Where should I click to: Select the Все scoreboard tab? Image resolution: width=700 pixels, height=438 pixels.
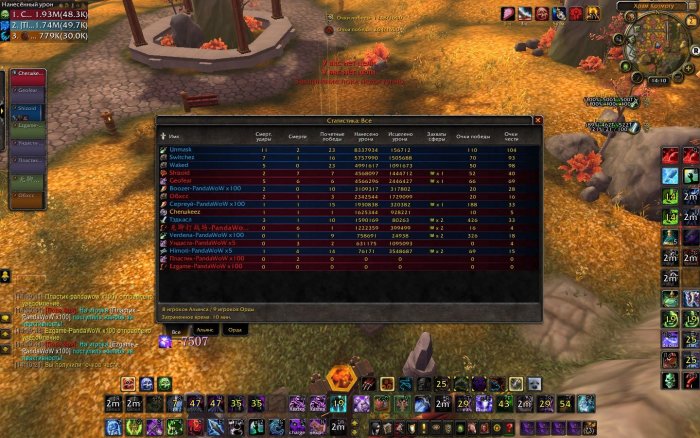coord(176,329)
